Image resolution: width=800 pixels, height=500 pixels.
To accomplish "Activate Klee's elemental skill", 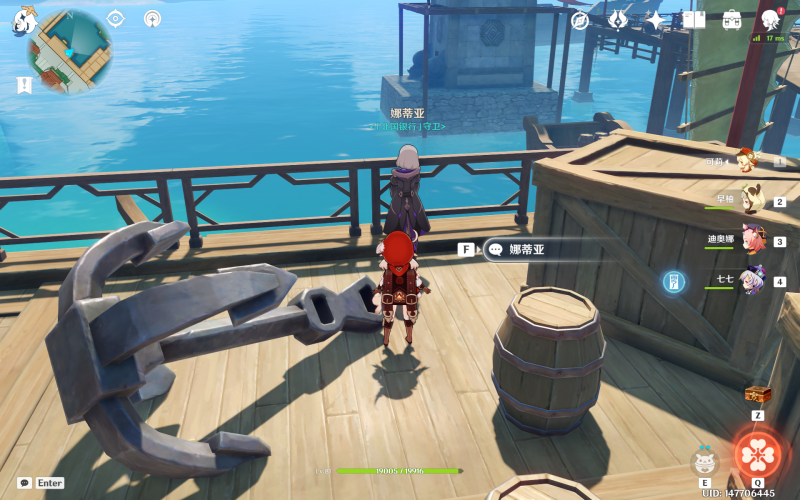I will (x=705, y=463).
